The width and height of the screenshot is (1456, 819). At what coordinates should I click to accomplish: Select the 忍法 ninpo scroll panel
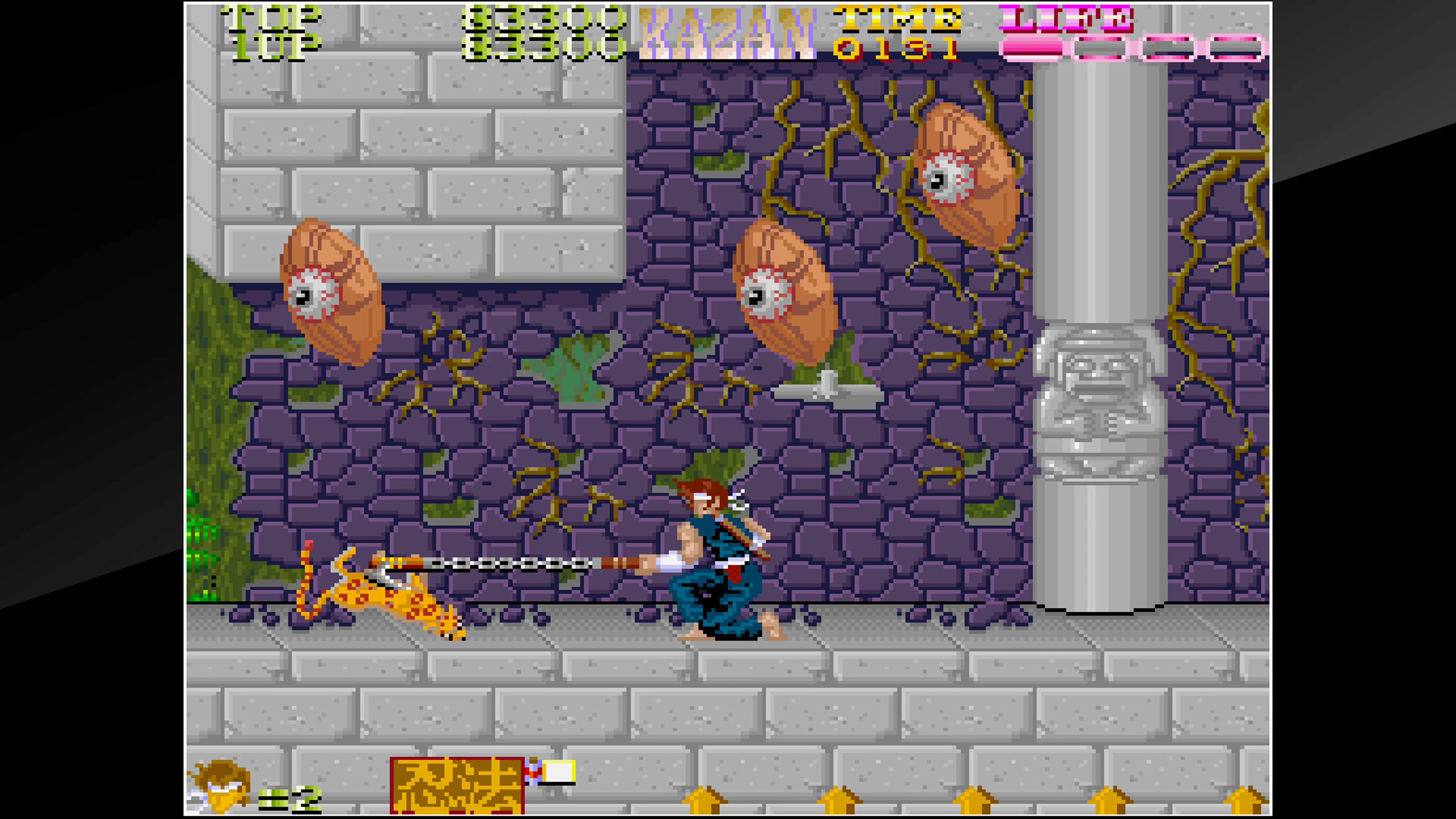[x=458, y=786]
